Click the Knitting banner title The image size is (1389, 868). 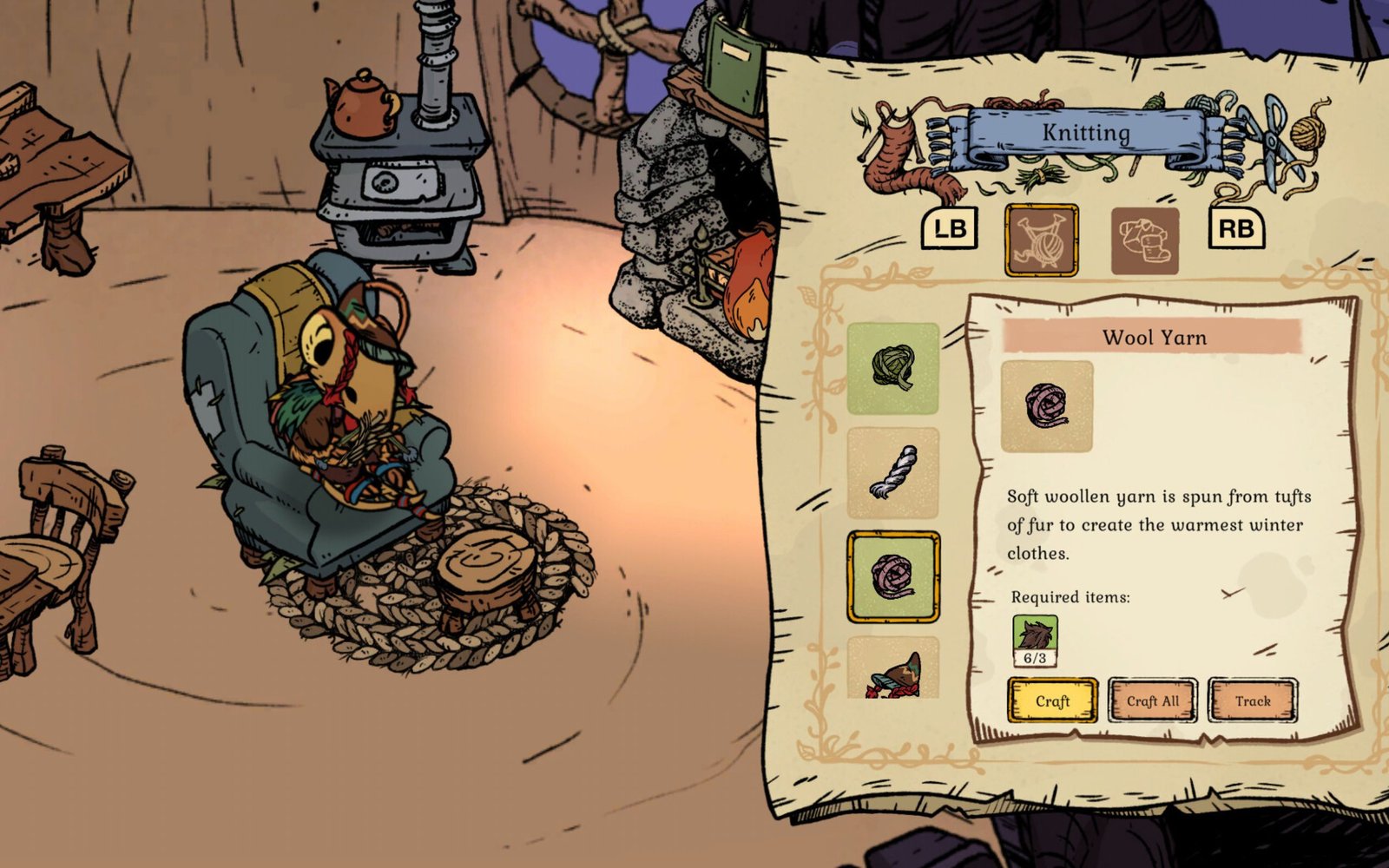coord(1085,133)
